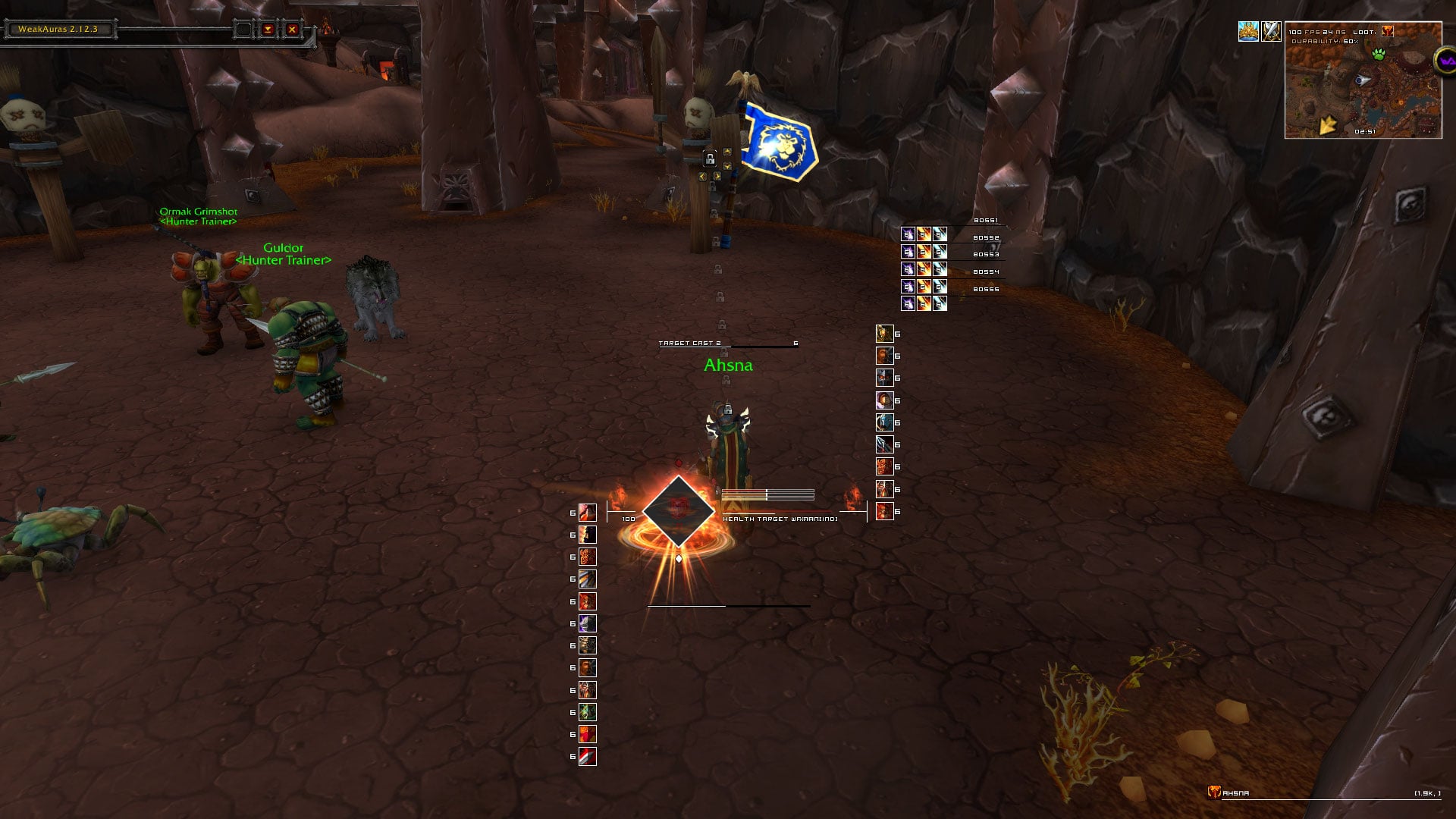This screenshot has width=1456, height=819.
Task: Click the Target Cast 2 bar
Action: coord(728,344)
